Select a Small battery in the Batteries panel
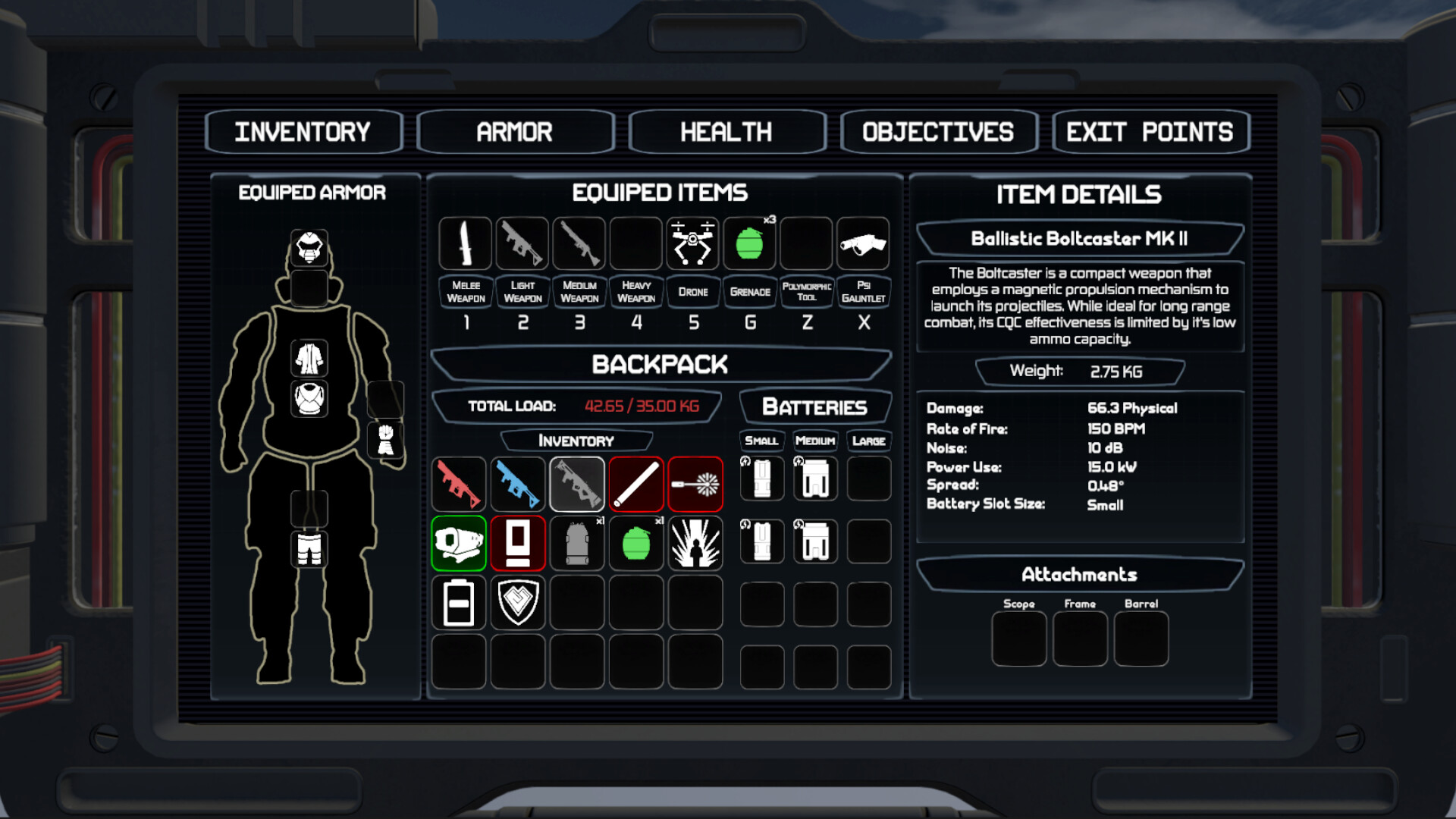 coord(761,479)
